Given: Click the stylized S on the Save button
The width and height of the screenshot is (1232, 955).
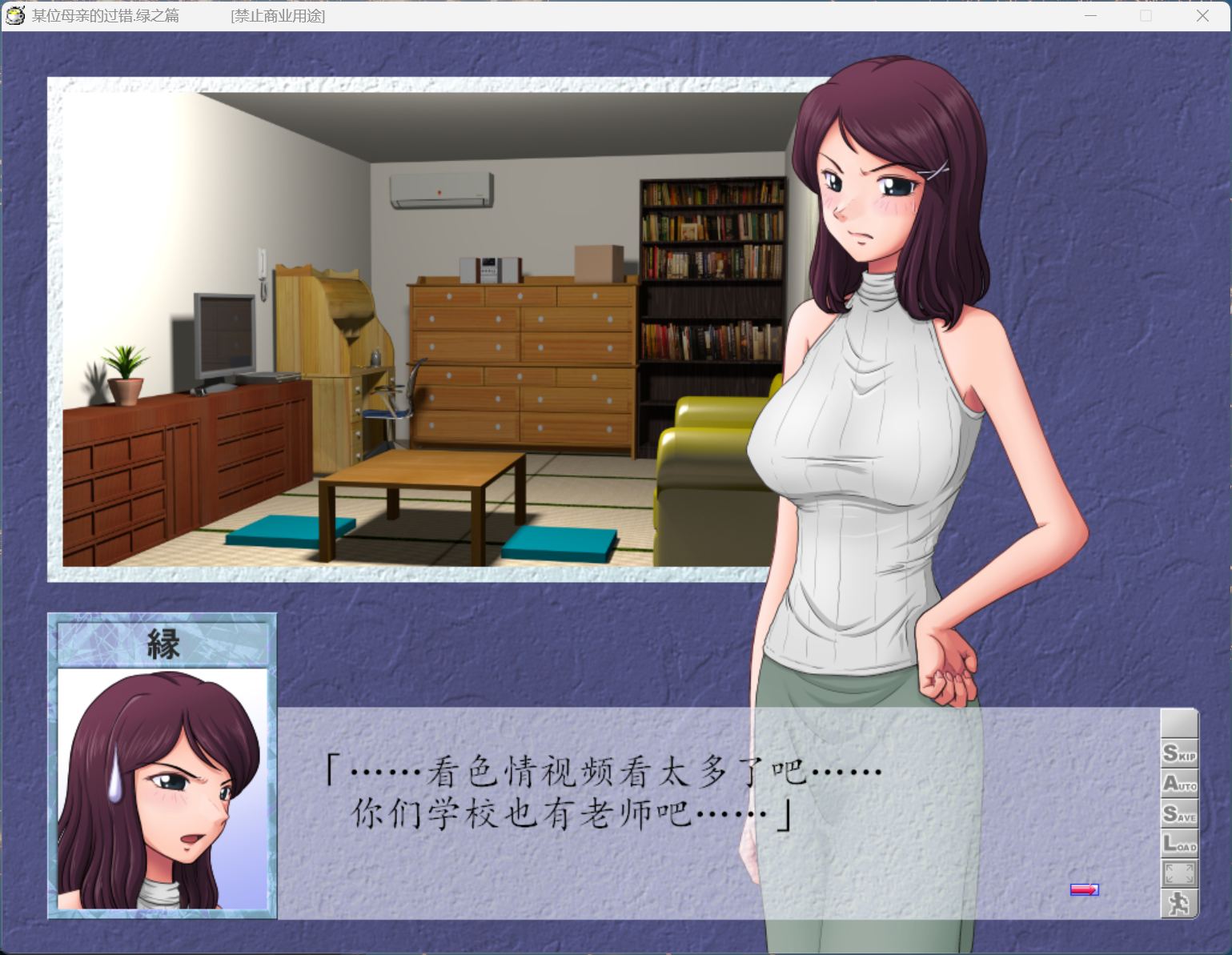Looking at the screenshot, I should pos(1170,815).
